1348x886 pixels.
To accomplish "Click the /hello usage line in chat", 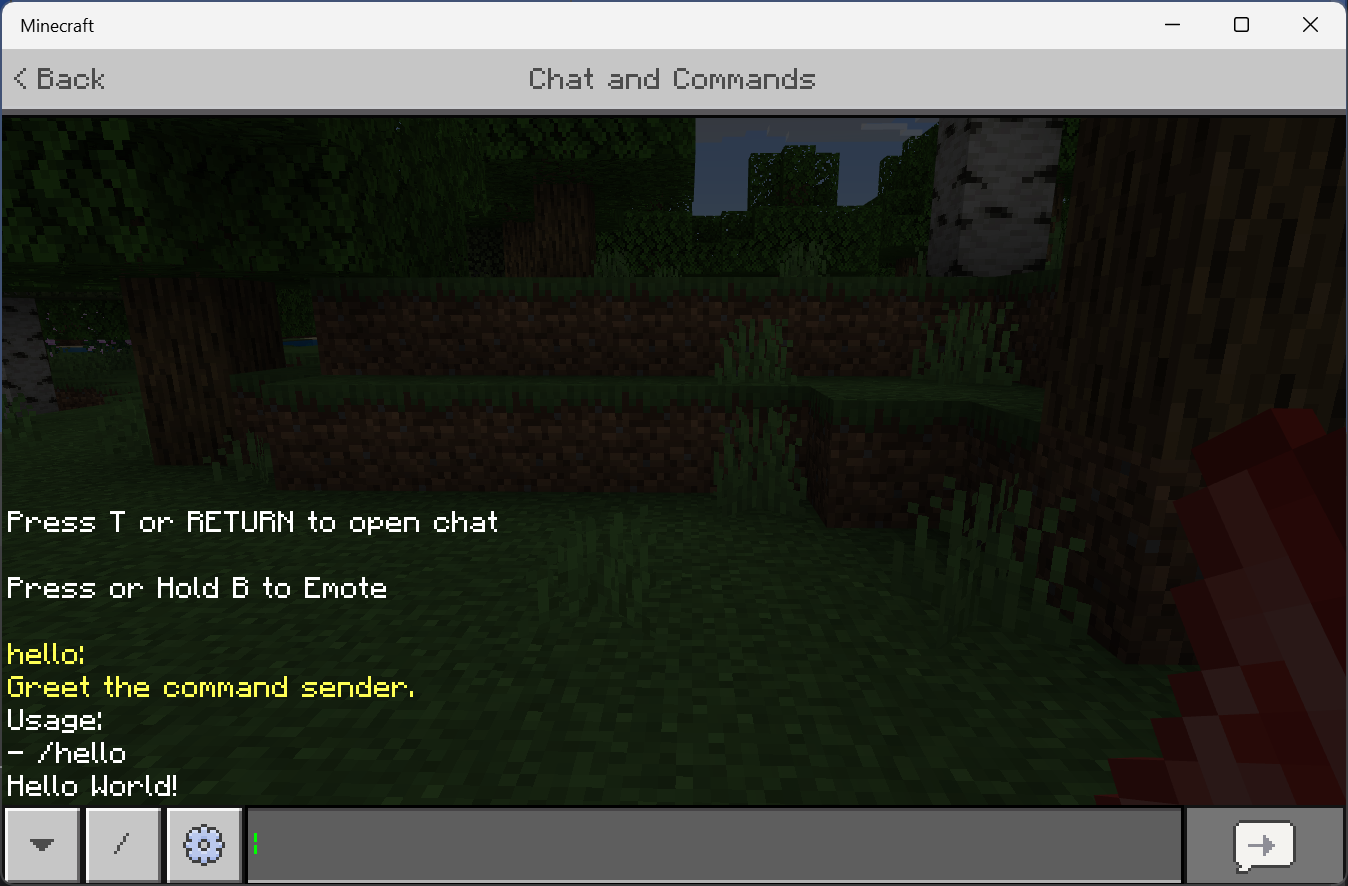I will coord(66,753).
